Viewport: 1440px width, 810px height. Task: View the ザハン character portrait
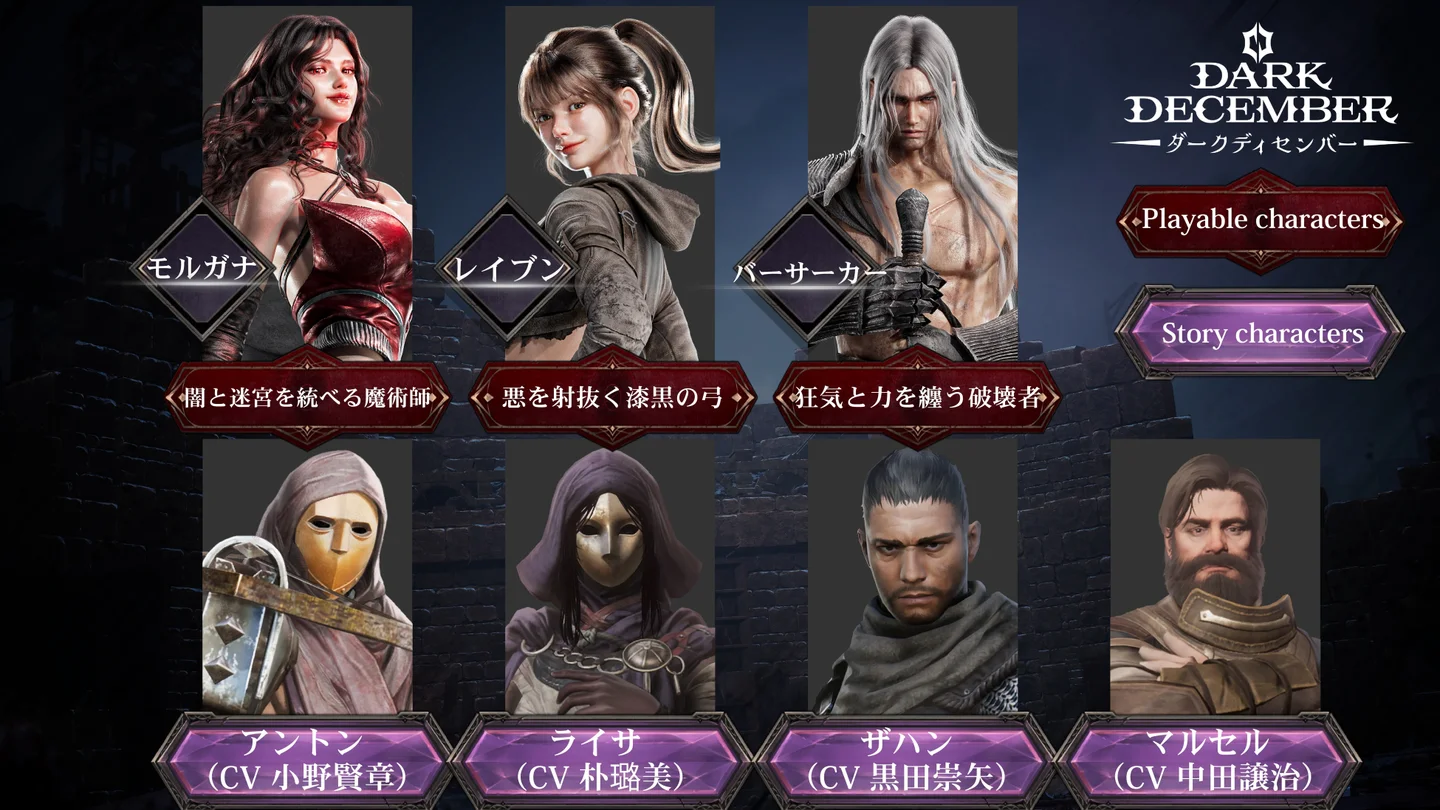pos(912,580)
